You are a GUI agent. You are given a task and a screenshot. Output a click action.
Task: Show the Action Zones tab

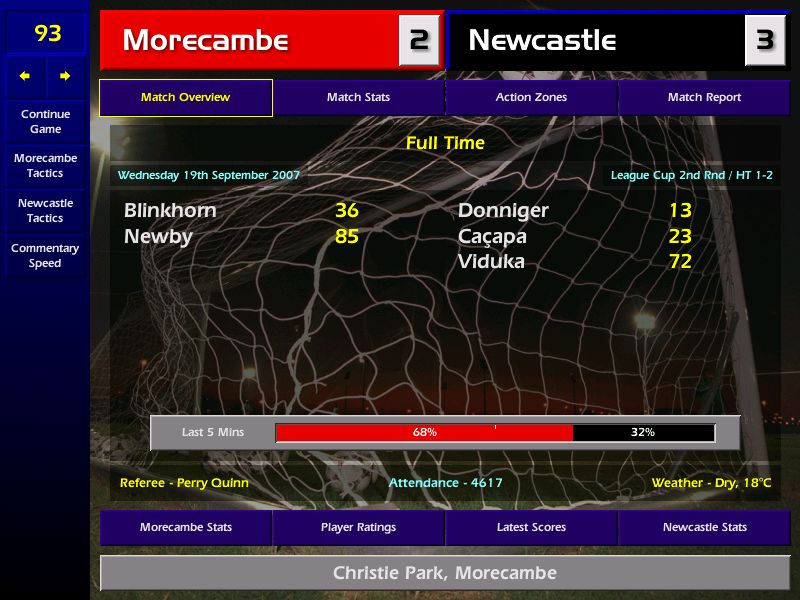[531, 98]
